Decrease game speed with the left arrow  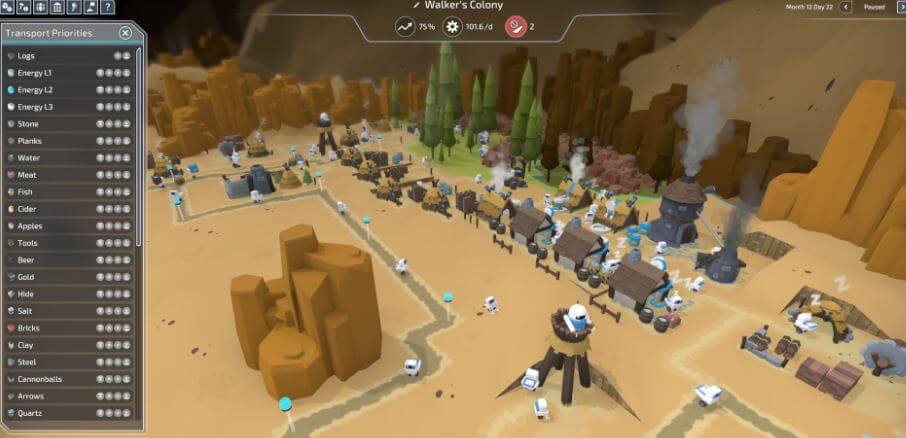tap(846, 7)
